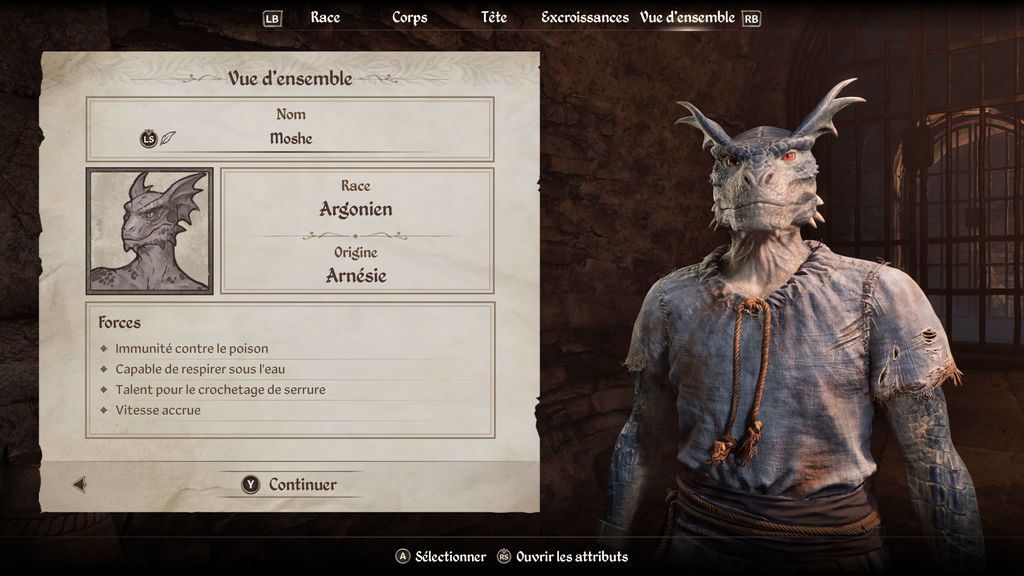Select the Excroissances tab
The width and height of the screenshot is (1024, 576).
click(585, 17)
